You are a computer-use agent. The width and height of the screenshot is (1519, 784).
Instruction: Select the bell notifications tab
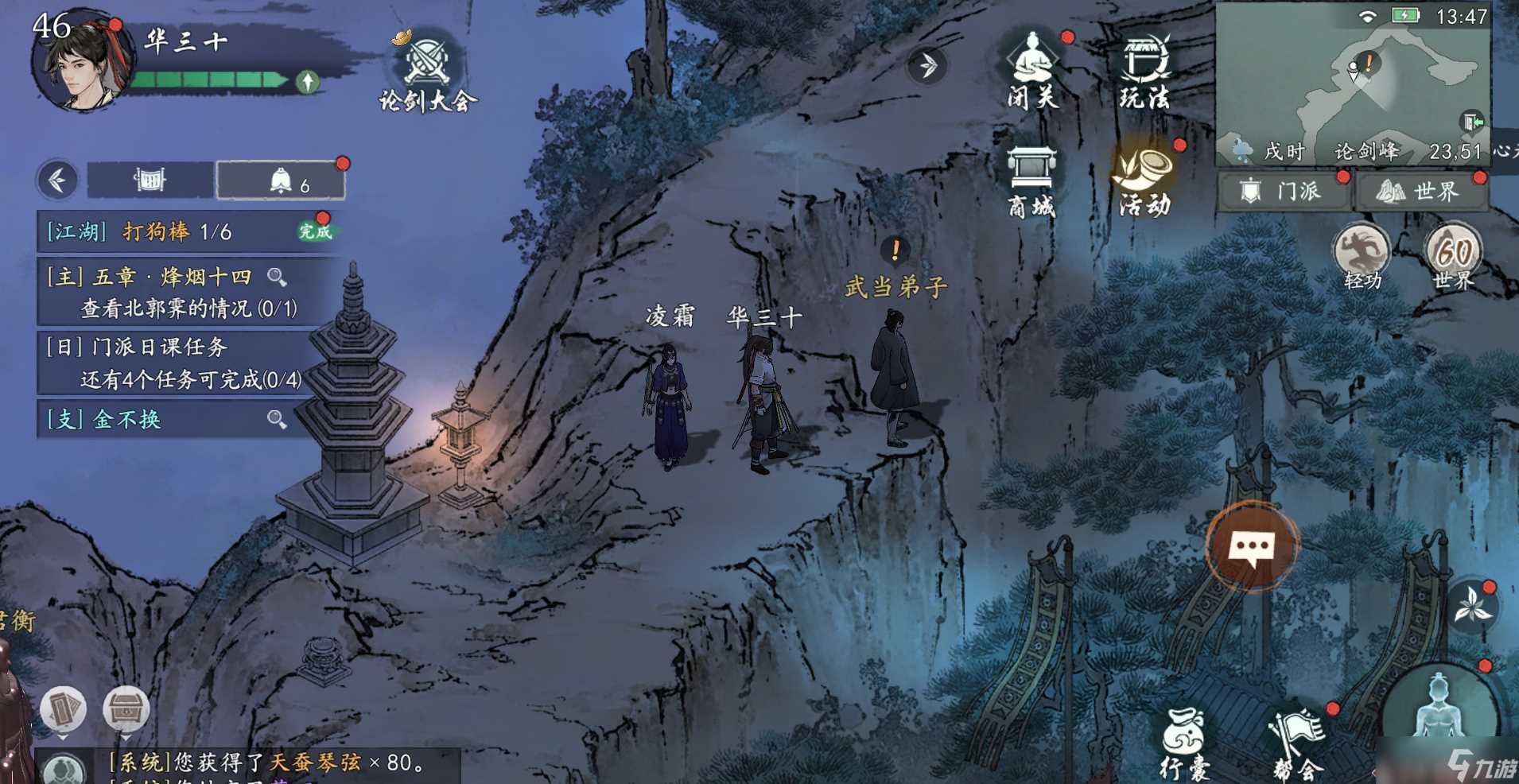(x=281, y=181)
